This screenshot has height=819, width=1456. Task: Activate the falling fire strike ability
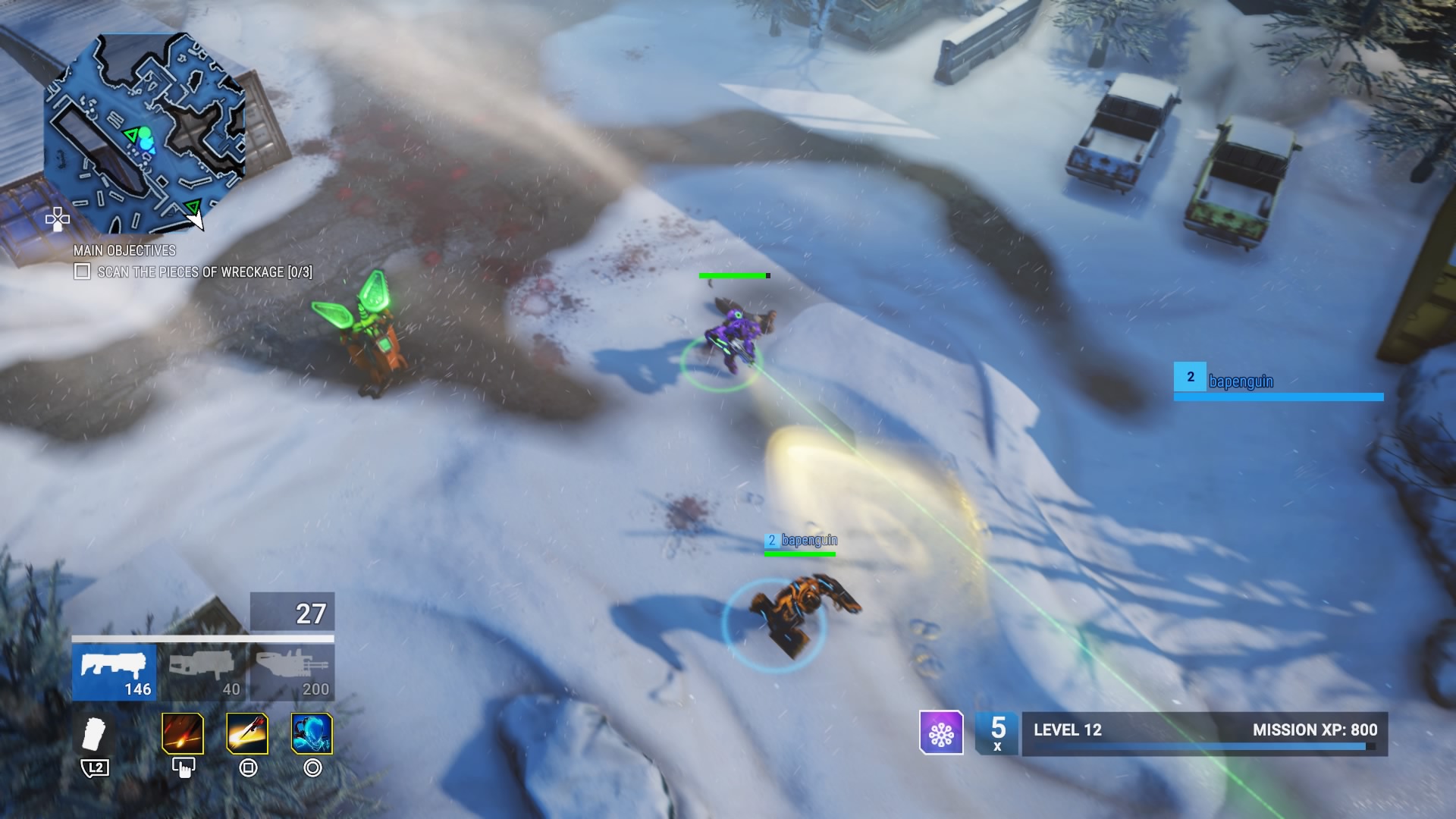183,733
